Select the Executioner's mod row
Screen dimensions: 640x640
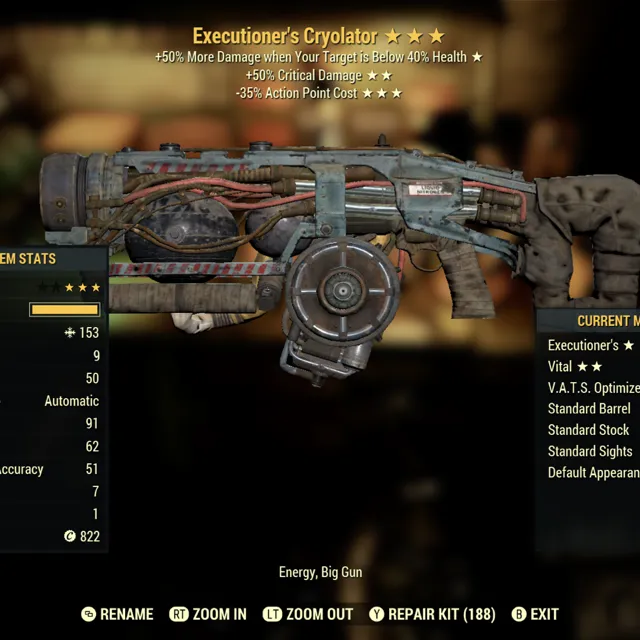pos(590,345)
